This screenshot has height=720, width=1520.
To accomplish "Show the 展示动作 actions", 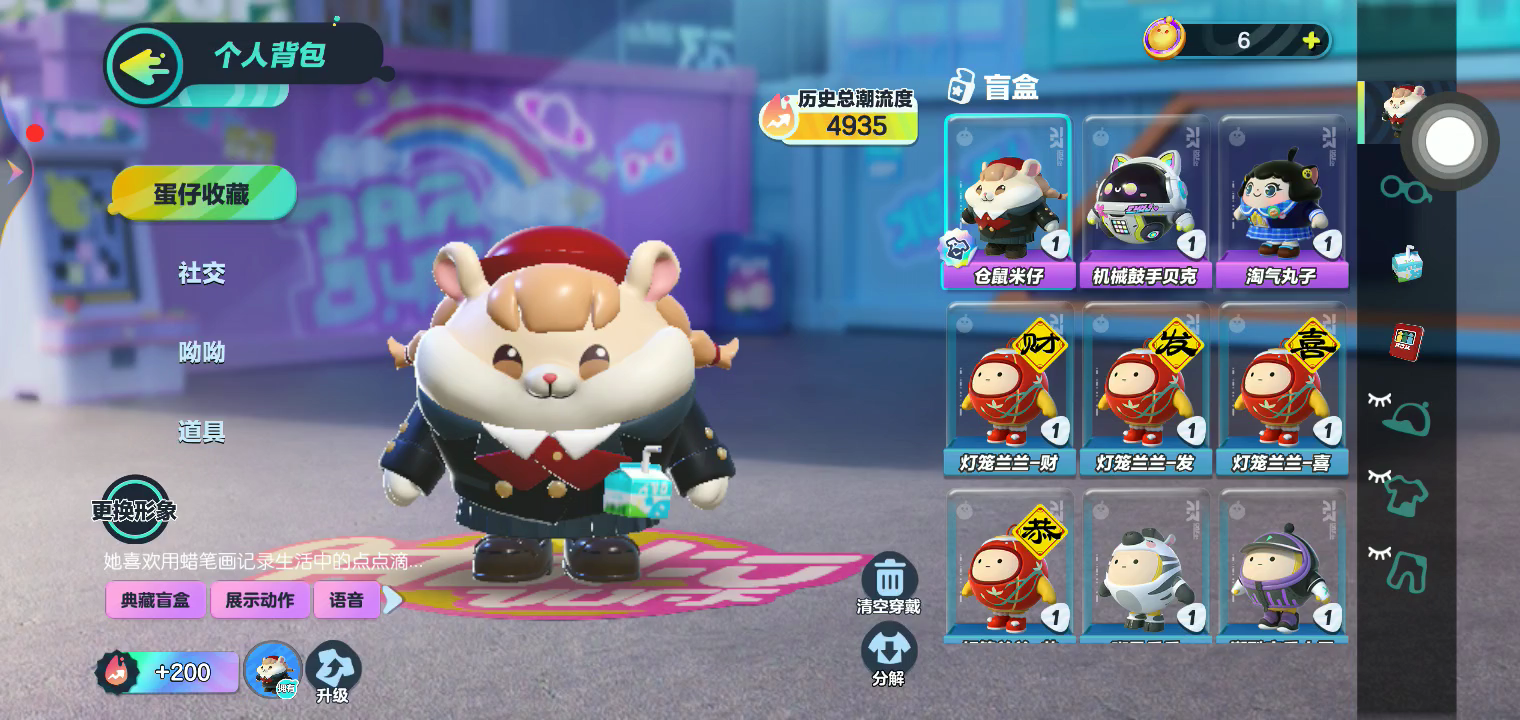I will [x=260, y=600].
